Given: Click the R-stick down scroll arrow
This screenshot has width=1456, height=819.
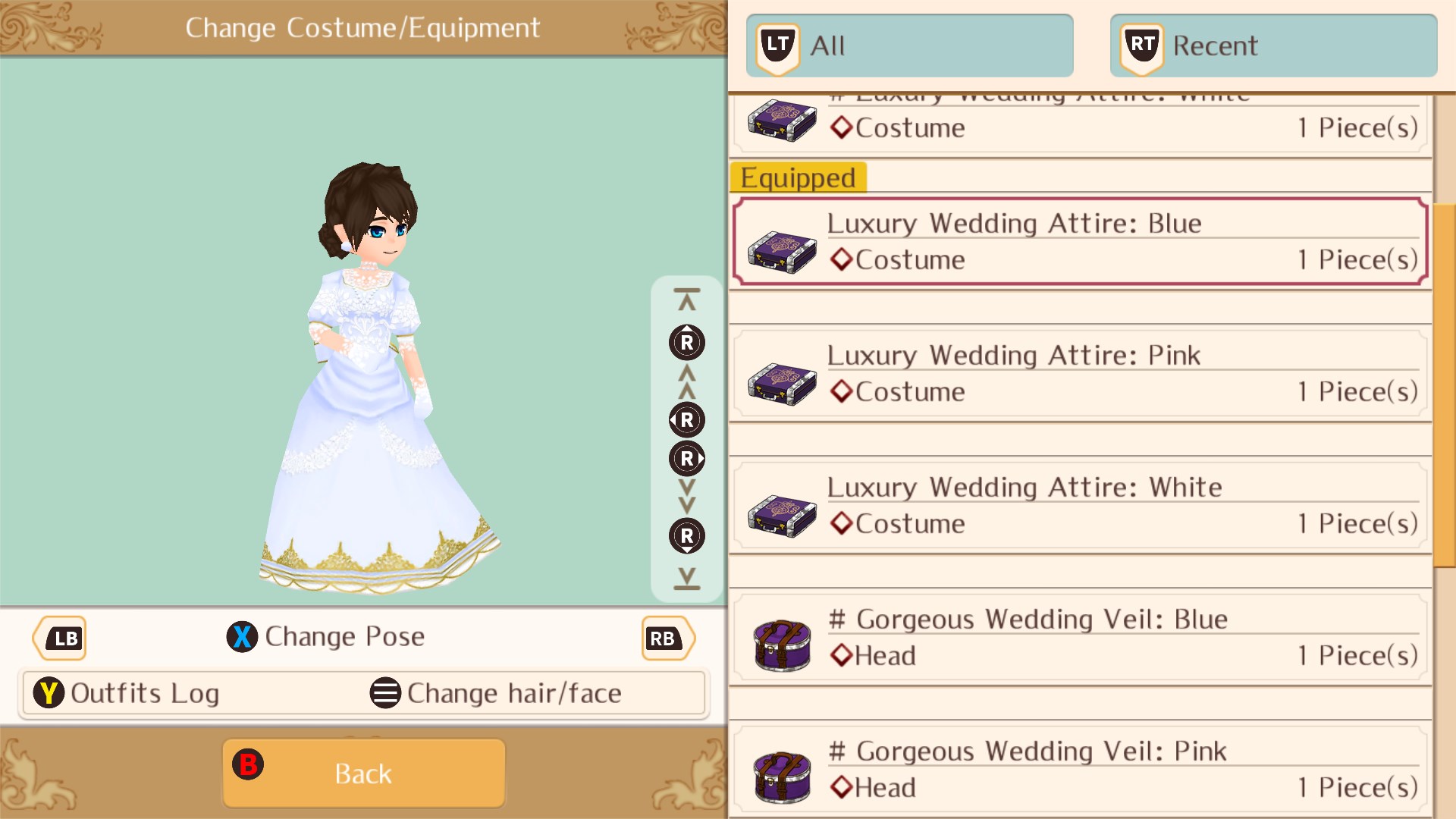Looking at the screenshot, I should (686, 536).
